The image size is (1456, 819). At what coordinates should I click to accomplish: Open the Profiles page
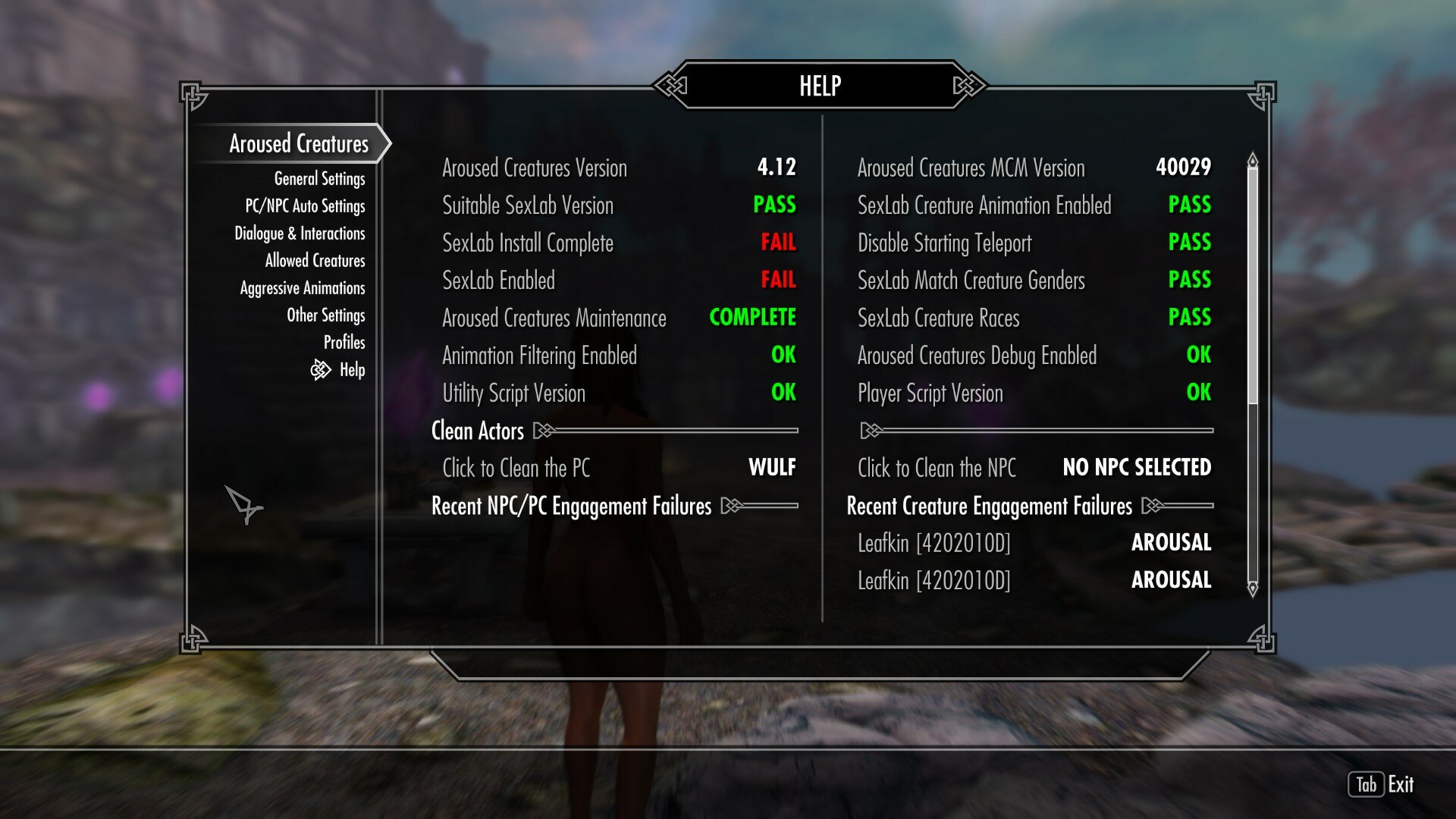point(347,342)
